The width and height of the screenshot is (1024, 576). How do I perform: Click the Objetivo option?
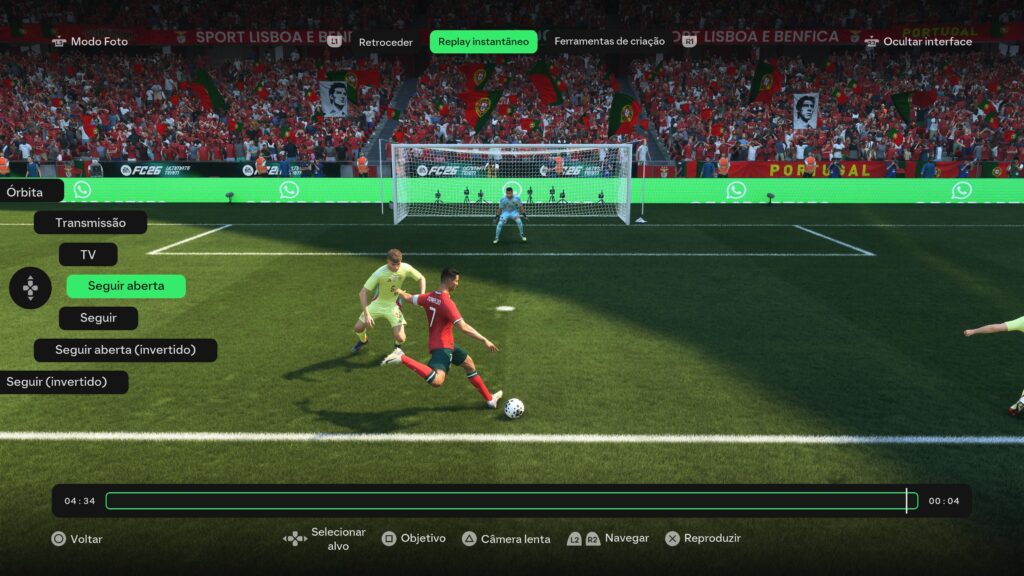coord(414,538)
